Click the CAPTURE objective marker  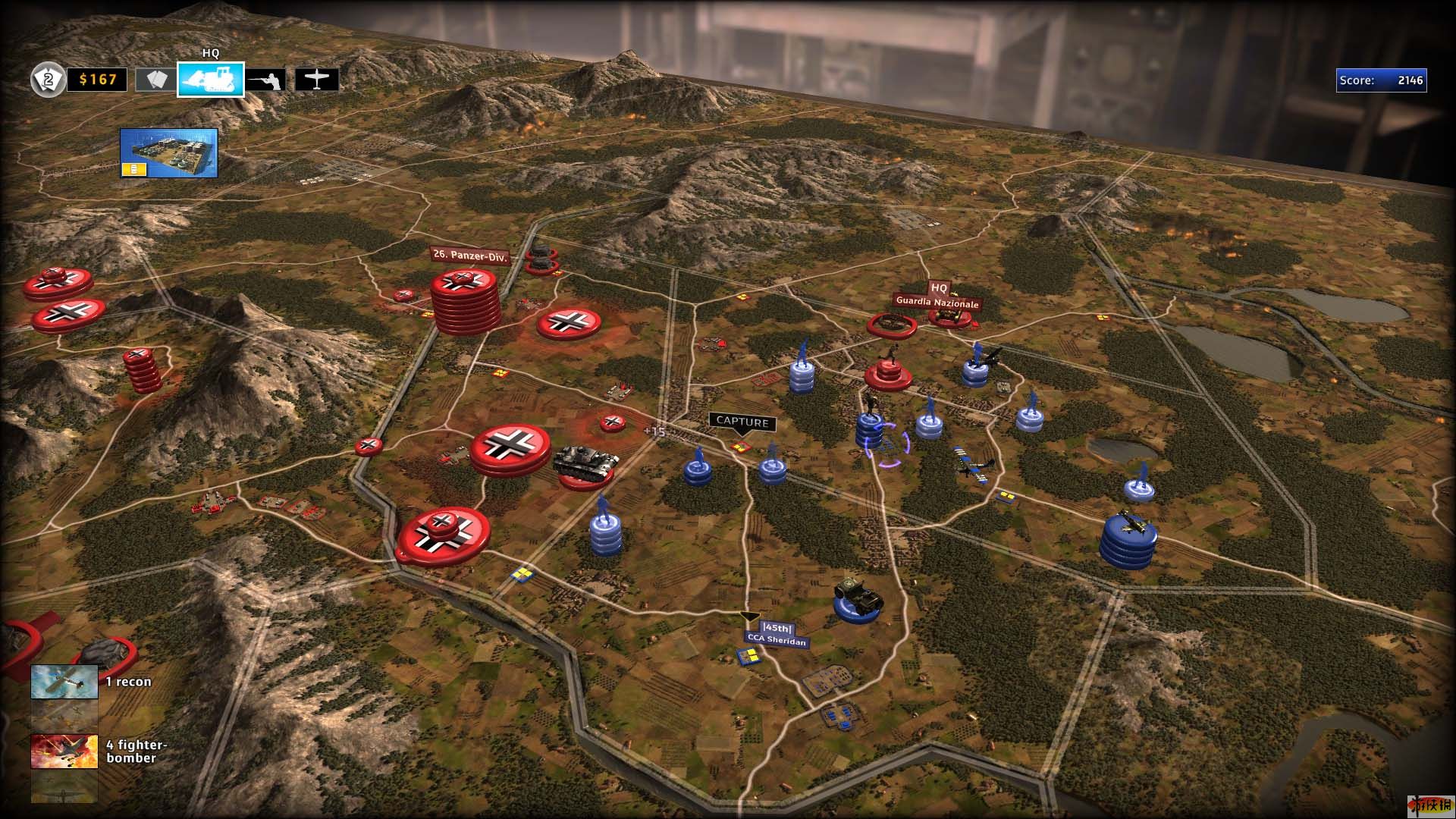(742, 422)
